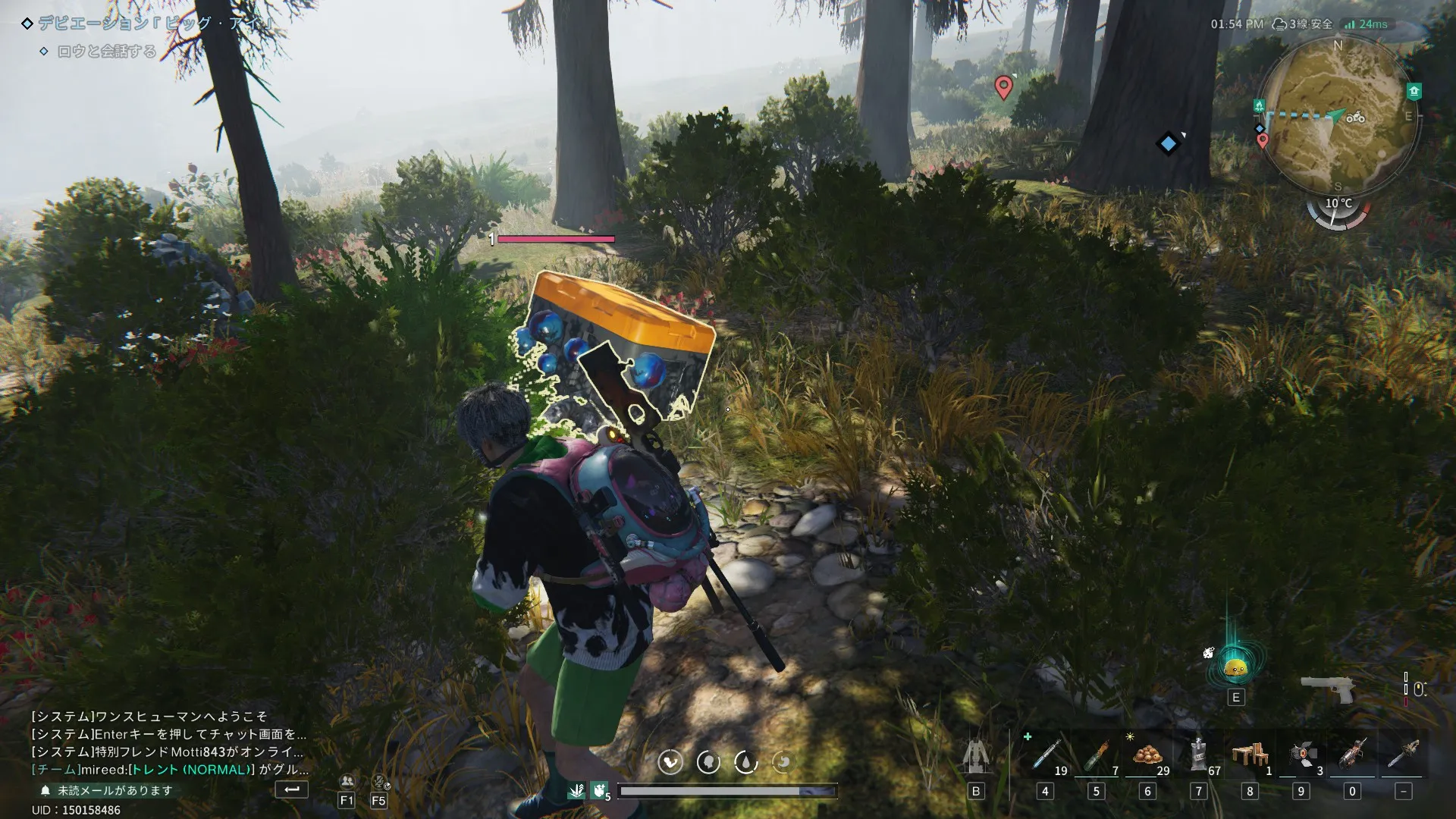
Task: Select the grey pouch slot with 67
Action: click(x=1198, y=755)
